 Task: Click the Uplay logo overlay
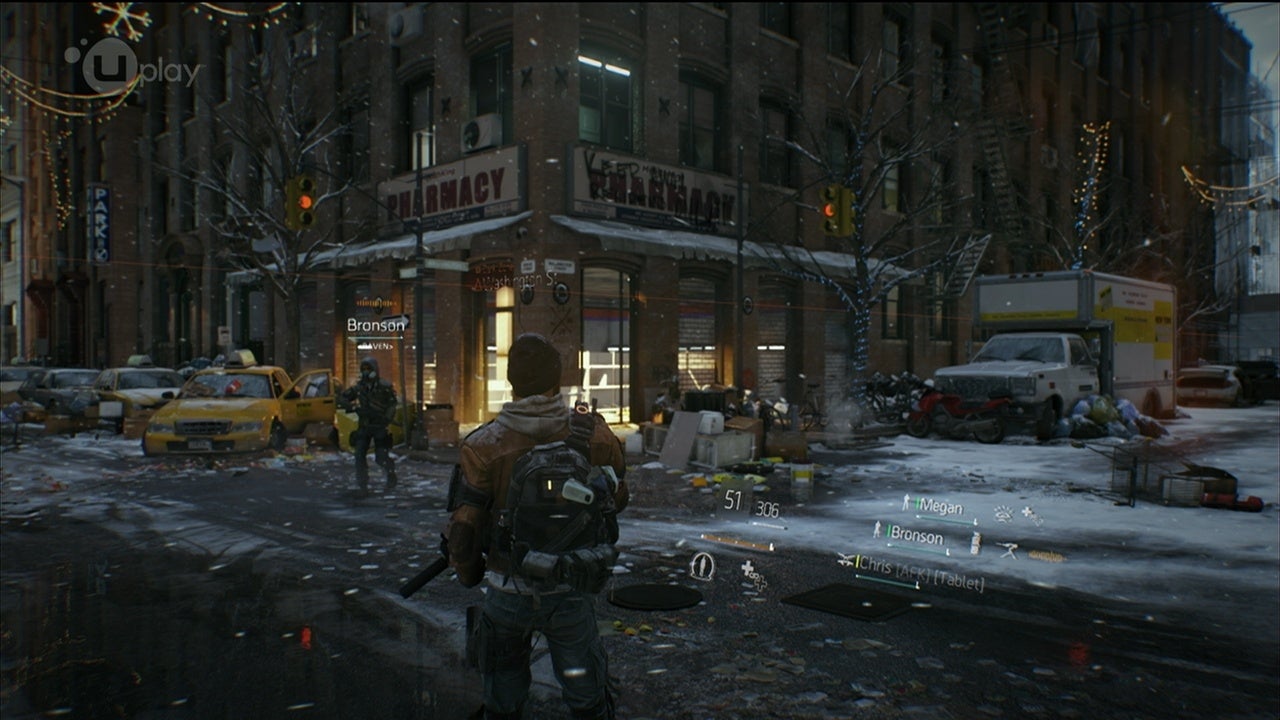(132, 66)
